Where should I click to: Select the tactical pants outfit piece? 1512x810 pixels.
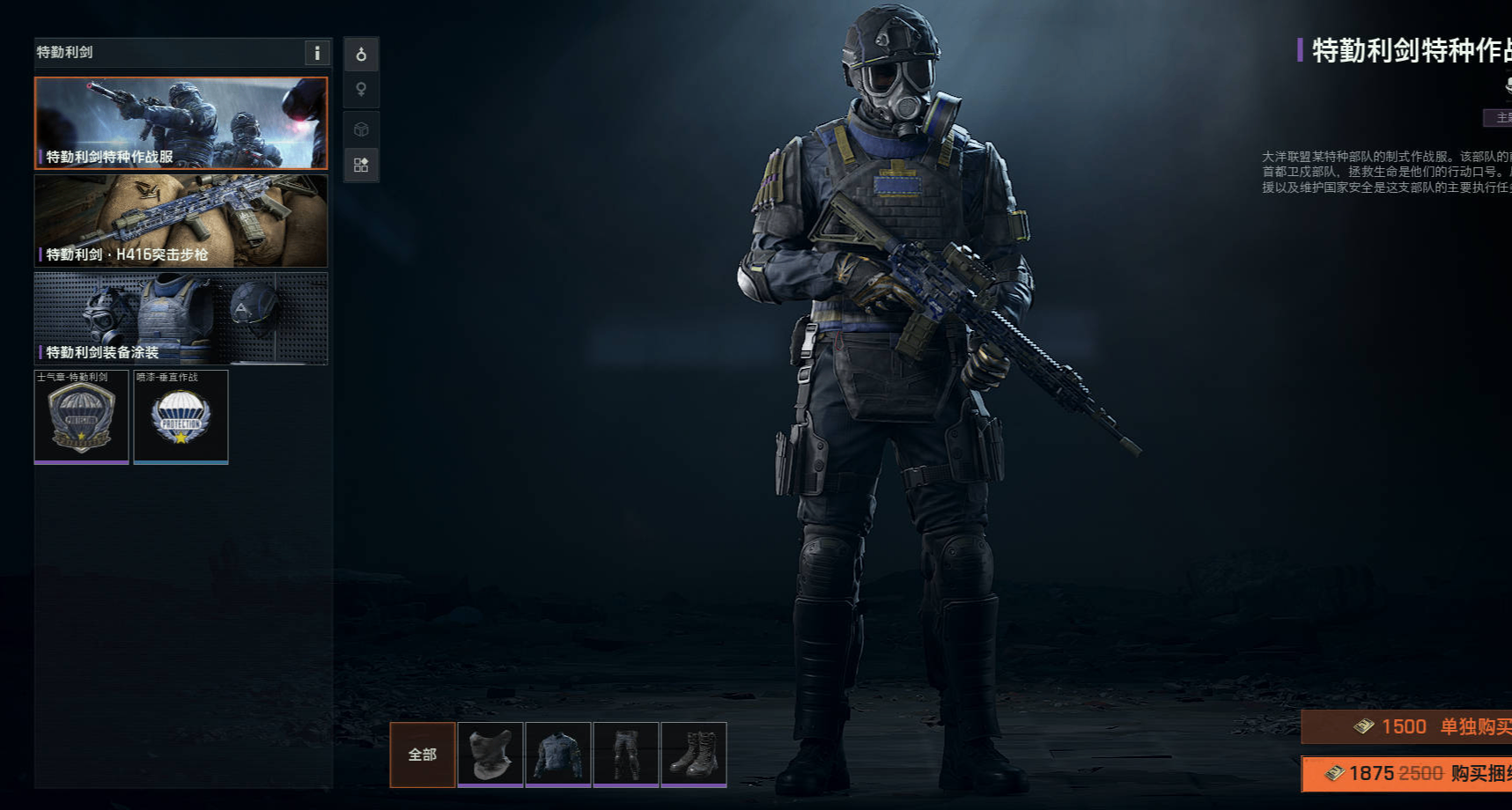[x=626, y=755]
